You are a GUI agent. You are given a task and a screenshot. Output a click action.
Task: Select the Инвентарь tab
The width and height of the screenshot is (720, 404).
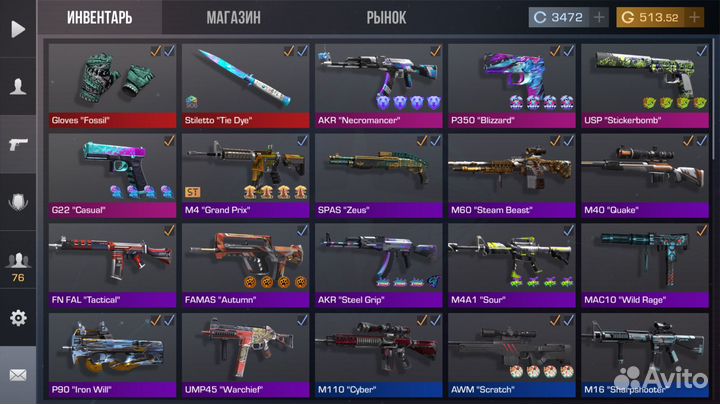point(100,17)
